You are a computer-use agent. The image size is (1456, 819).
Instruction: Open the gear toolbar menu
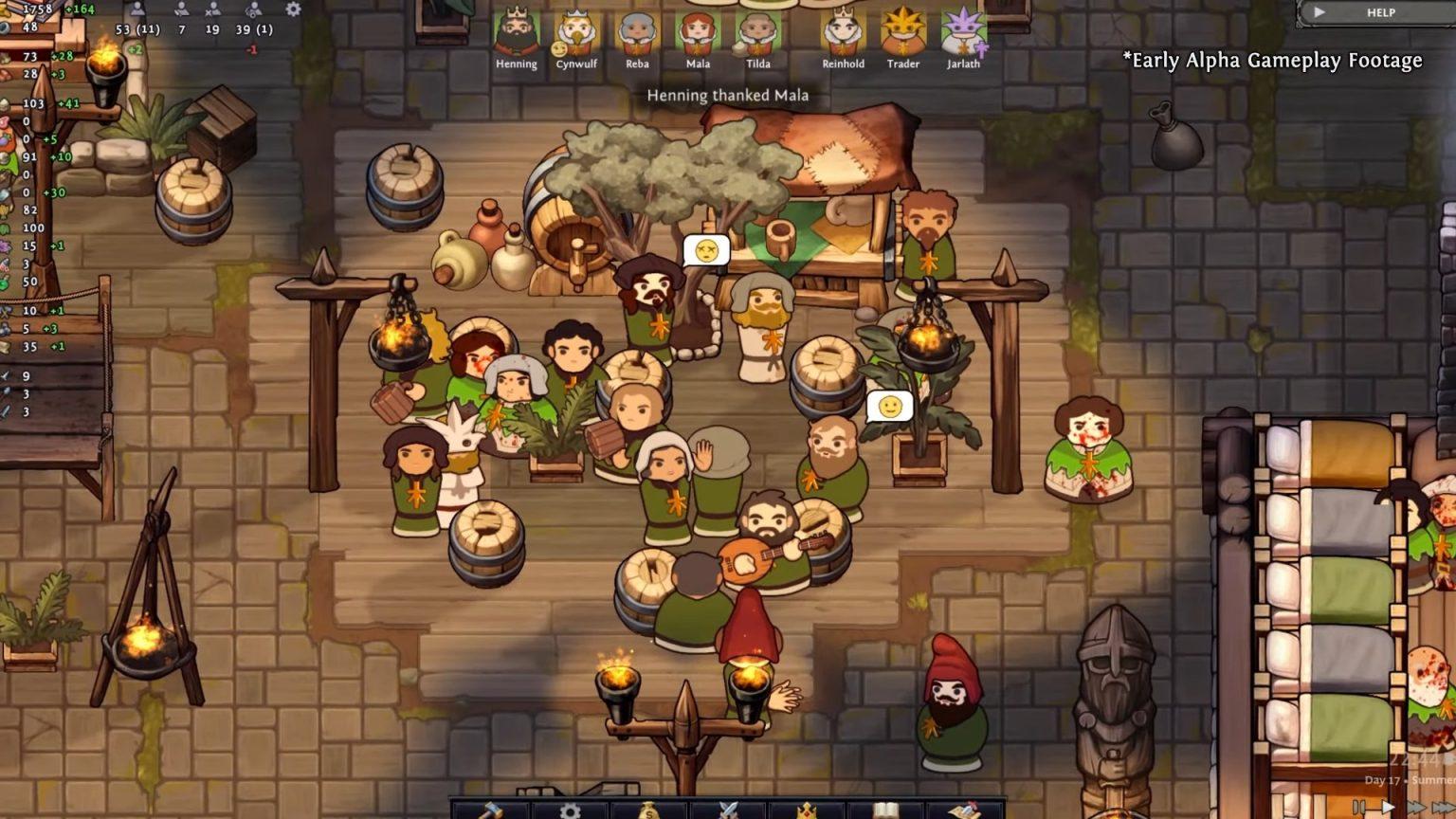[x=570, y=810]
